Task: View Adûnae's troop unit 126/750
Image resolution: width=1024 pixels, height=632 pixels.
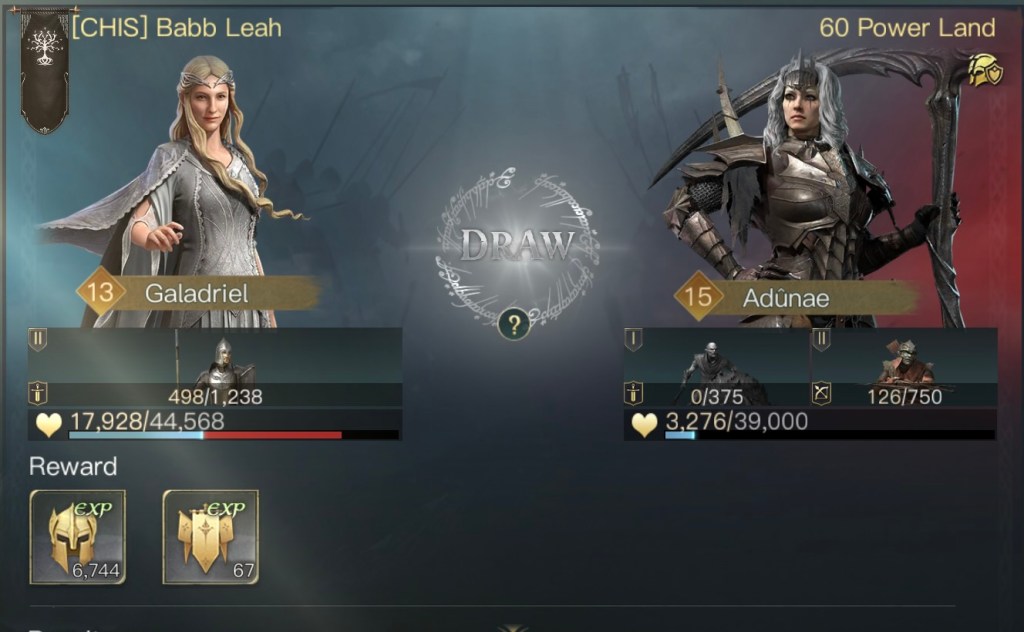Action: point(903,367)
